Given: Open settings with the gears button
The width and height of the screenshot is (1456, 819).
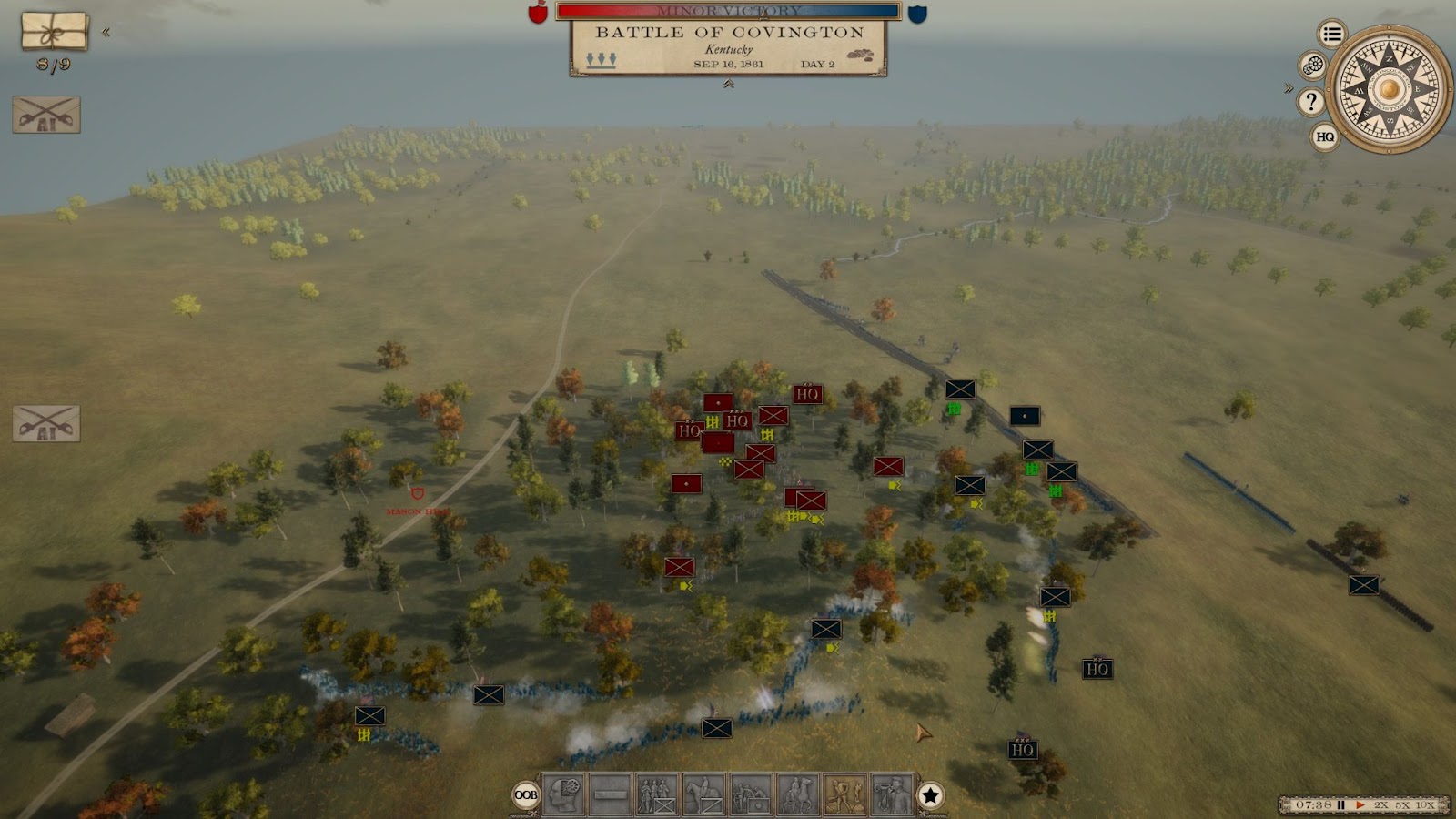Looking at the screenshot, I should 1312,66.
